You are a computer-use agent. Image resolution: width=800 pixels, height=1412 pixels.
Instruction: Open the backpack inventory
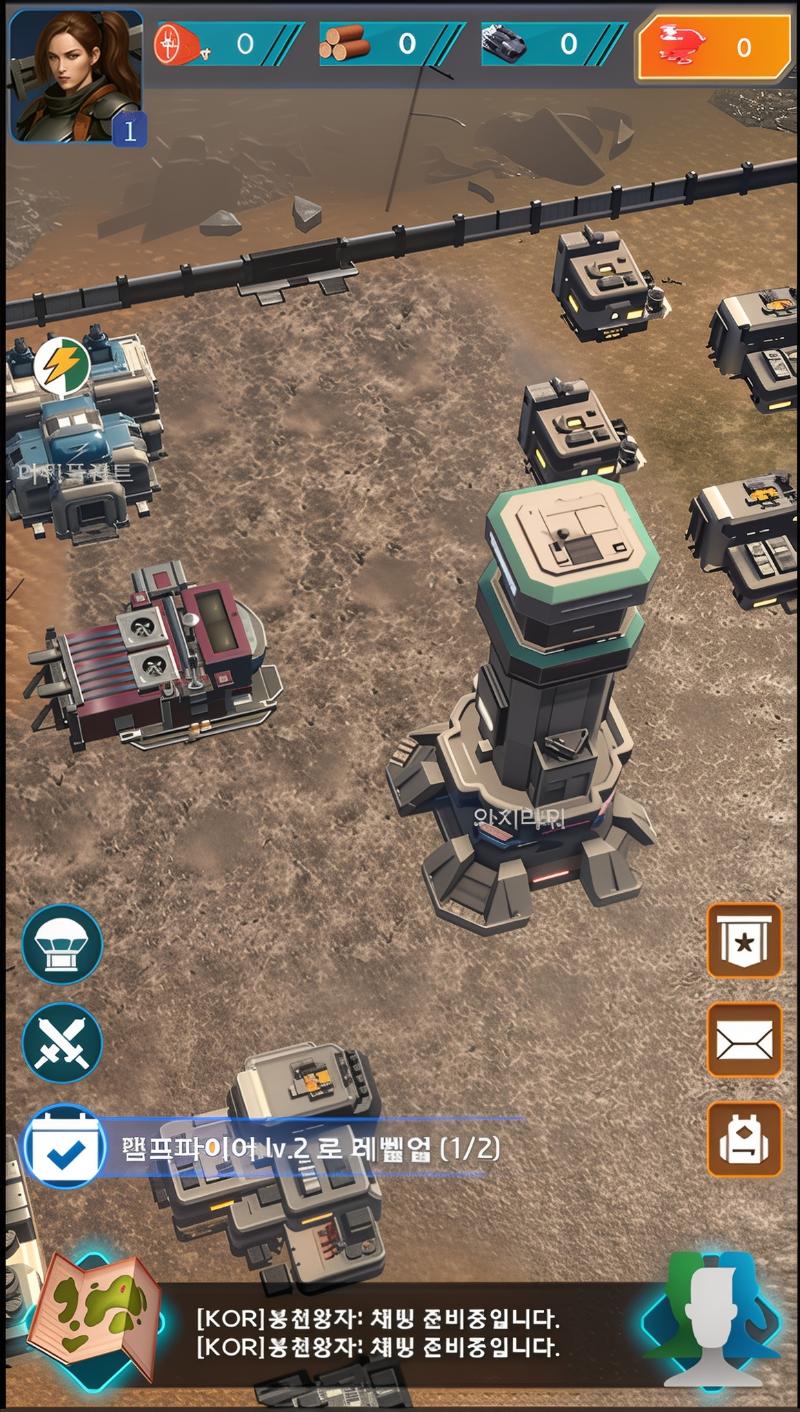coord(744,1139)
